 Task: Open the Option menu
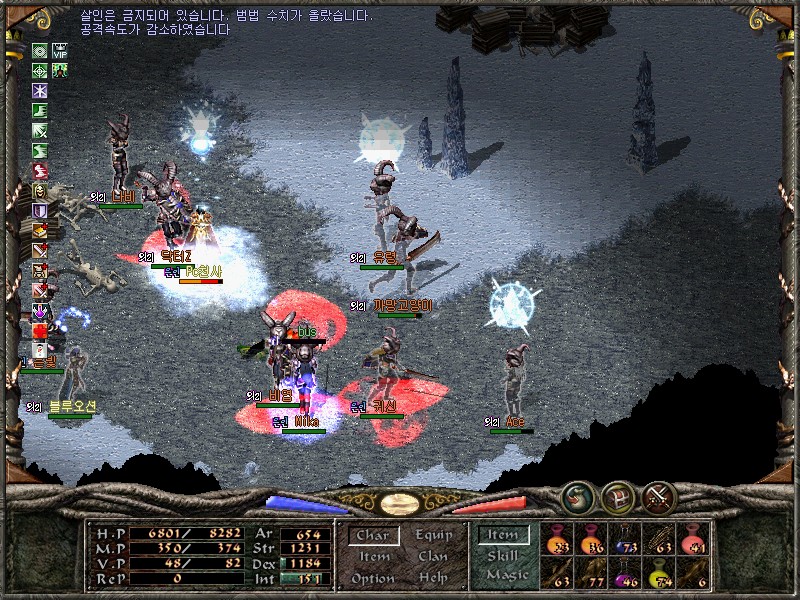pyautogui.click(x=373, y=578)
